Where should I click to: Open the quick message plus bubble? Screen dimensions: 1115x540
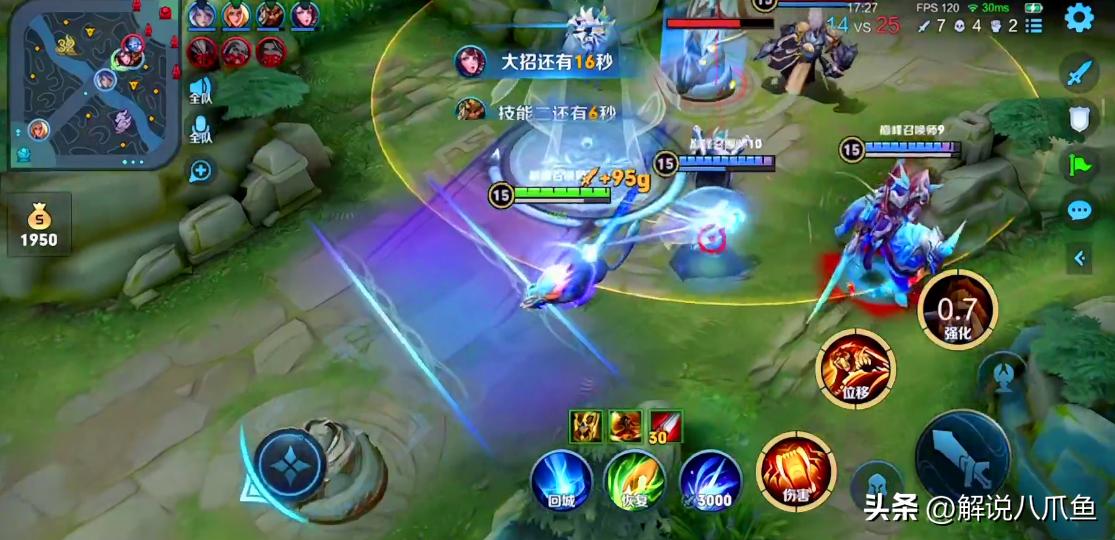[x=201, y=170]
